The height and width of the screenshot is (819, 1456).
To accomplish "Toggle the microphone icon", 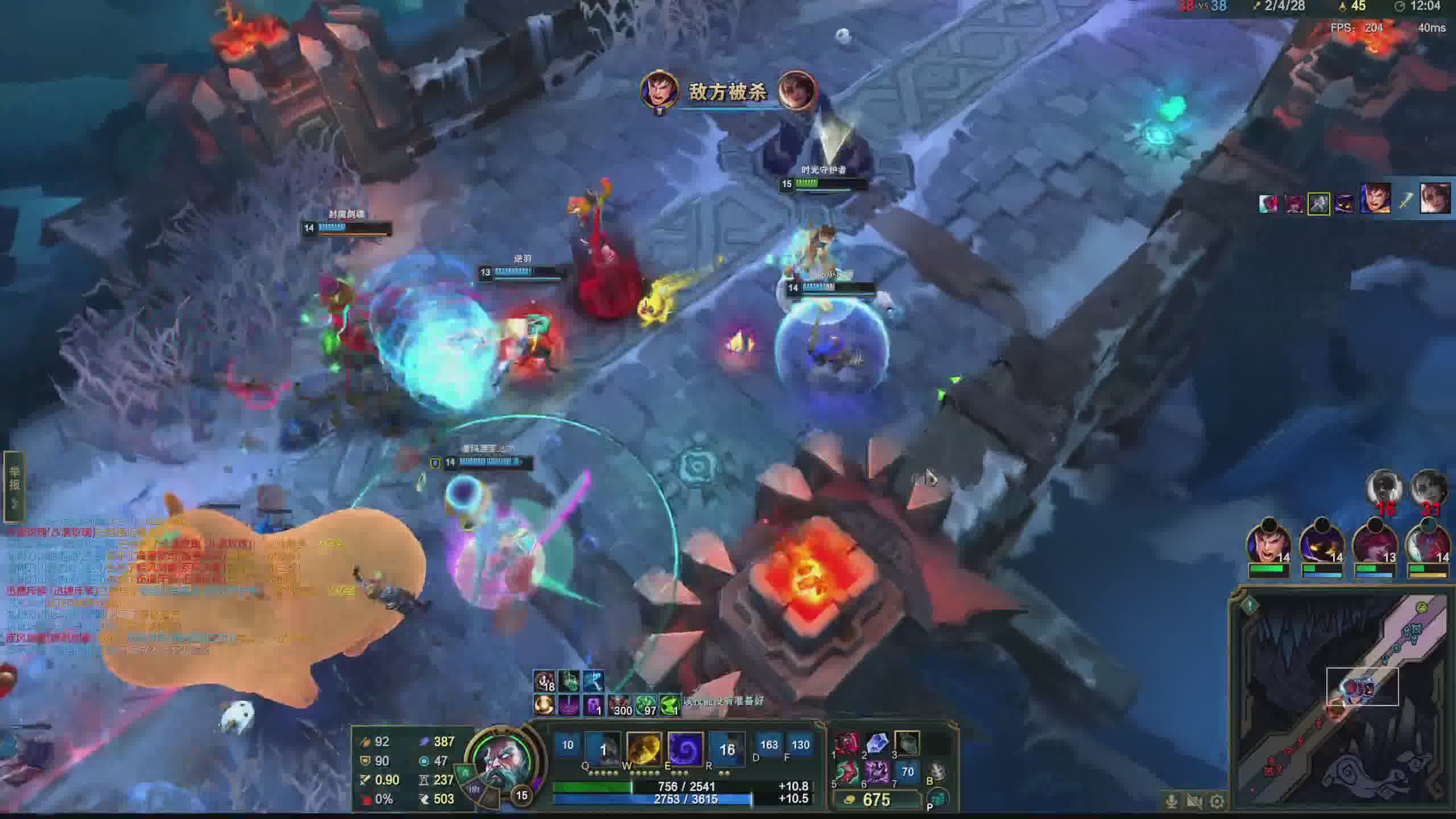I will coord(1172,802).
